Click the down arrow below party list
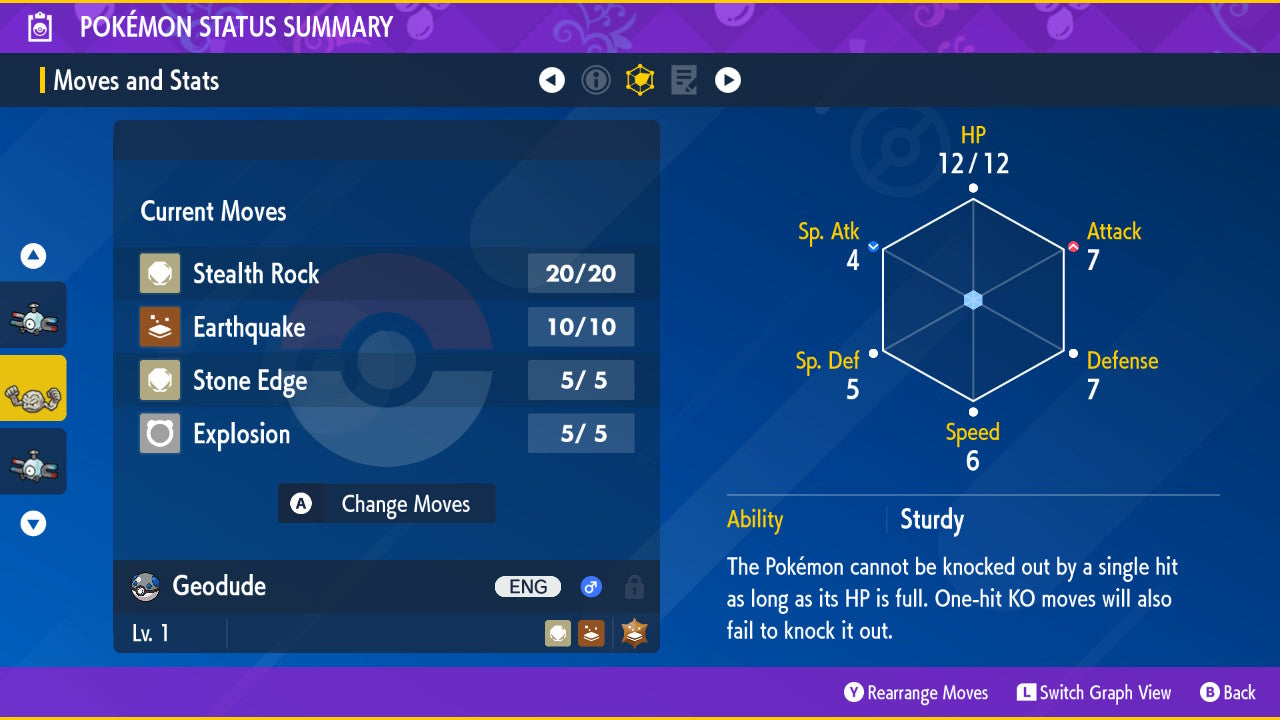The image size is (1280, 720). [33, 523]
